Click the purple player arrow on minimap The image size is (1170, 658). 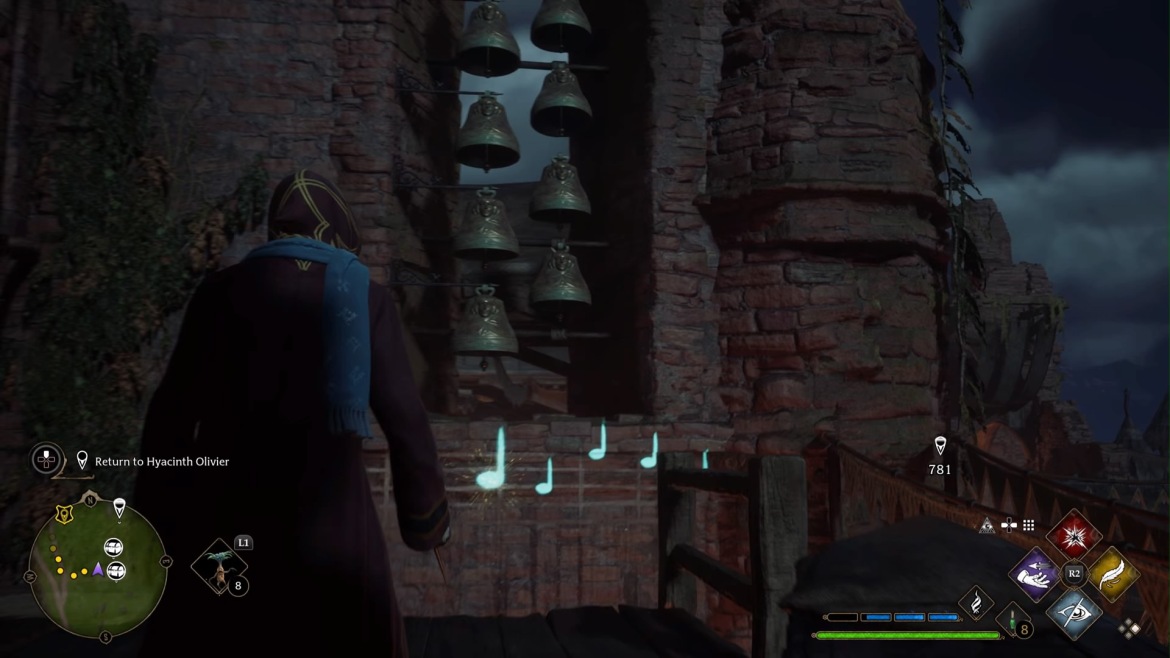[x=98, y=569]
